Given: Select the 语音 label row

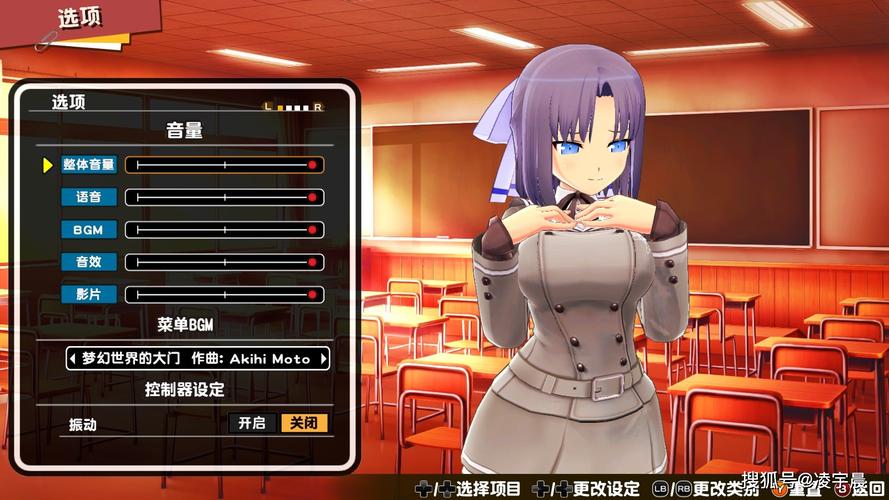Looking at the screenshot, I should pyautogui.click(x=89, y=198).
